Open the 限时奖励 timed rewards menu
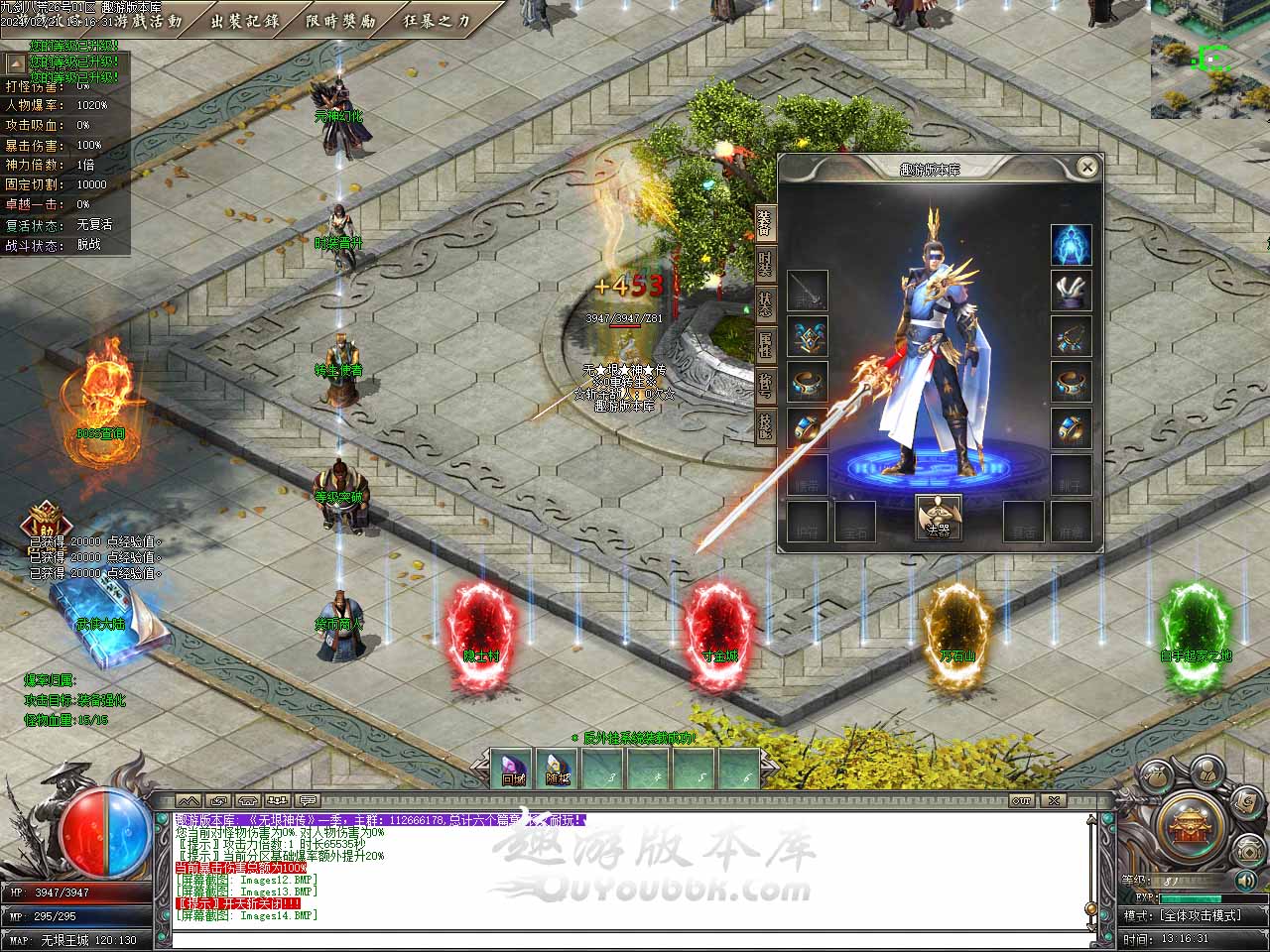 click(341, 20)
